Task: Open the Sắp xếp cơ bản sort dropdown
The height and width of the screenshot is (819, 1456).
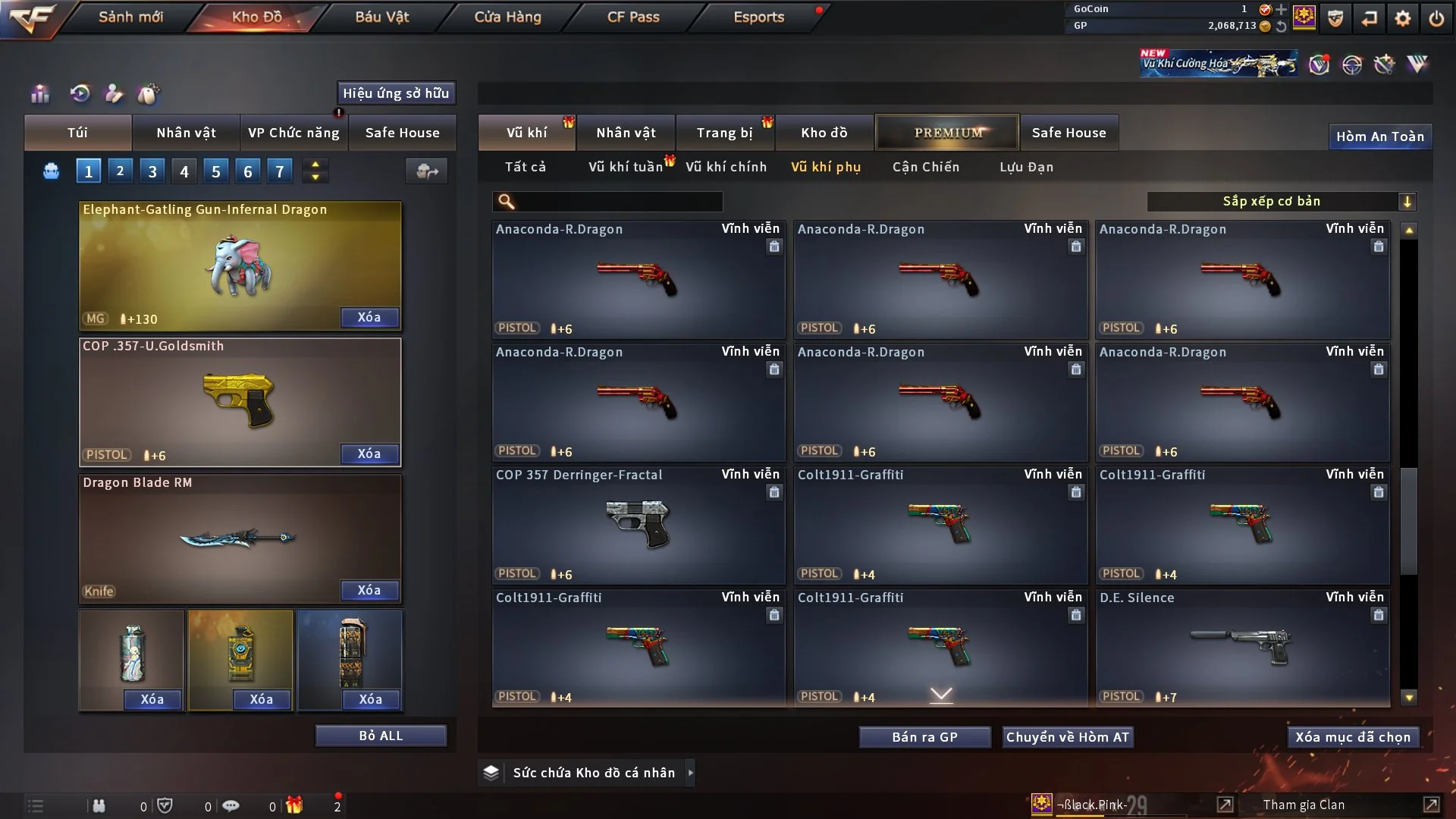Action: [1281, 201]
